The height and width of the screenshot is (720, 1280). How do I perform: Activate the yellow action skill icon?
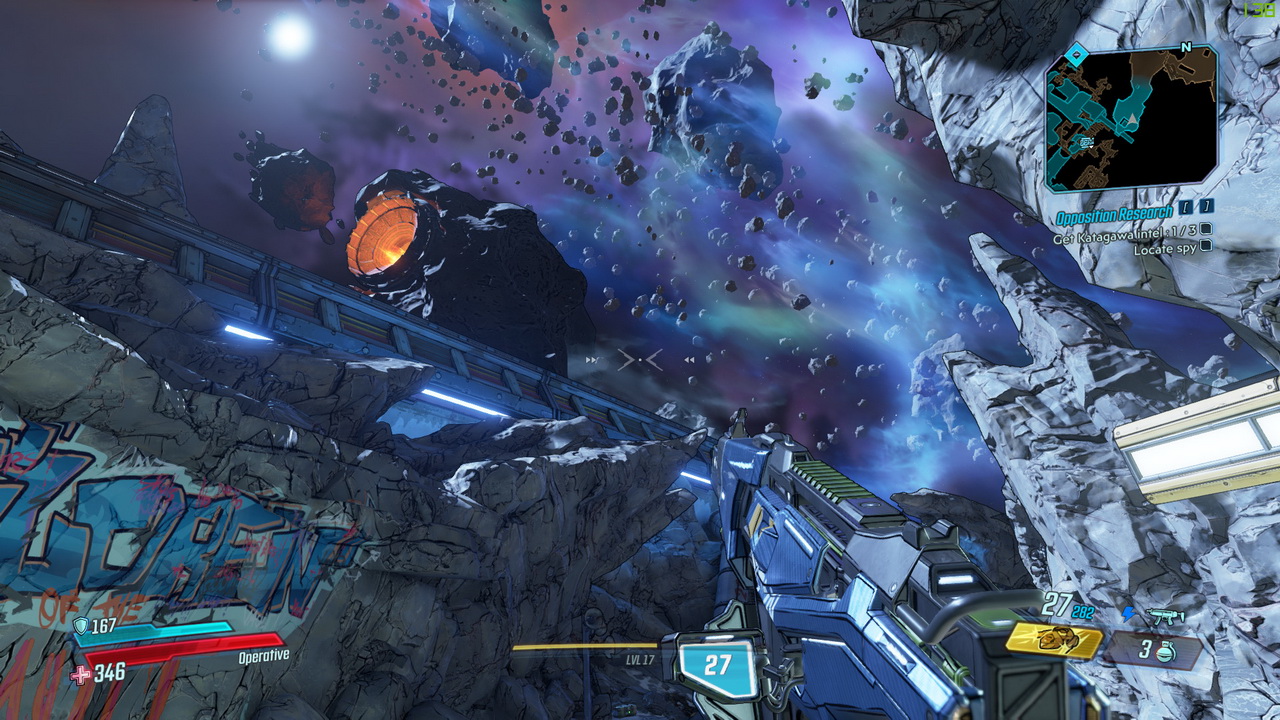point(1053,639)
